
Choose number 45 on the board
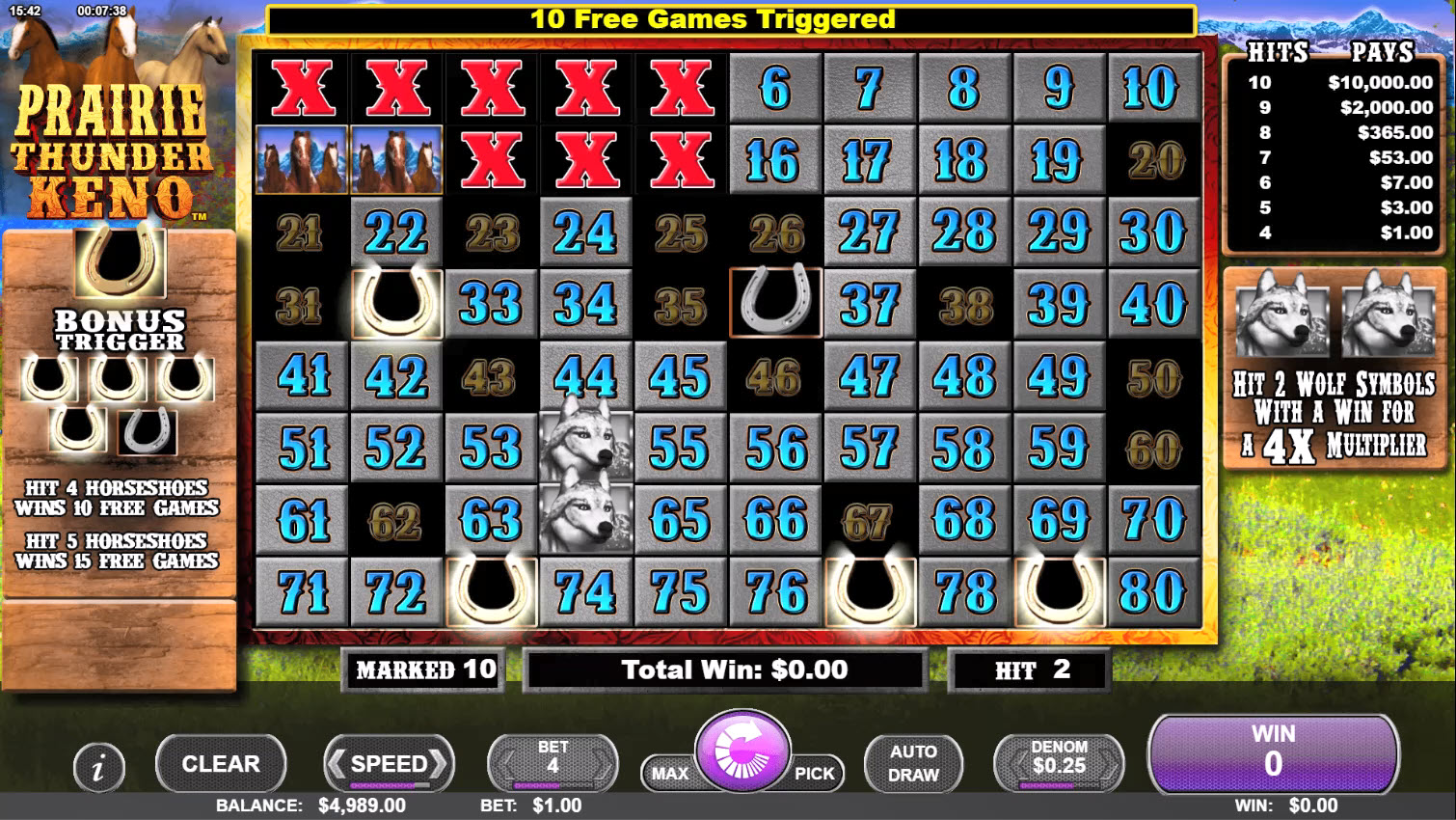click(681, 376)
